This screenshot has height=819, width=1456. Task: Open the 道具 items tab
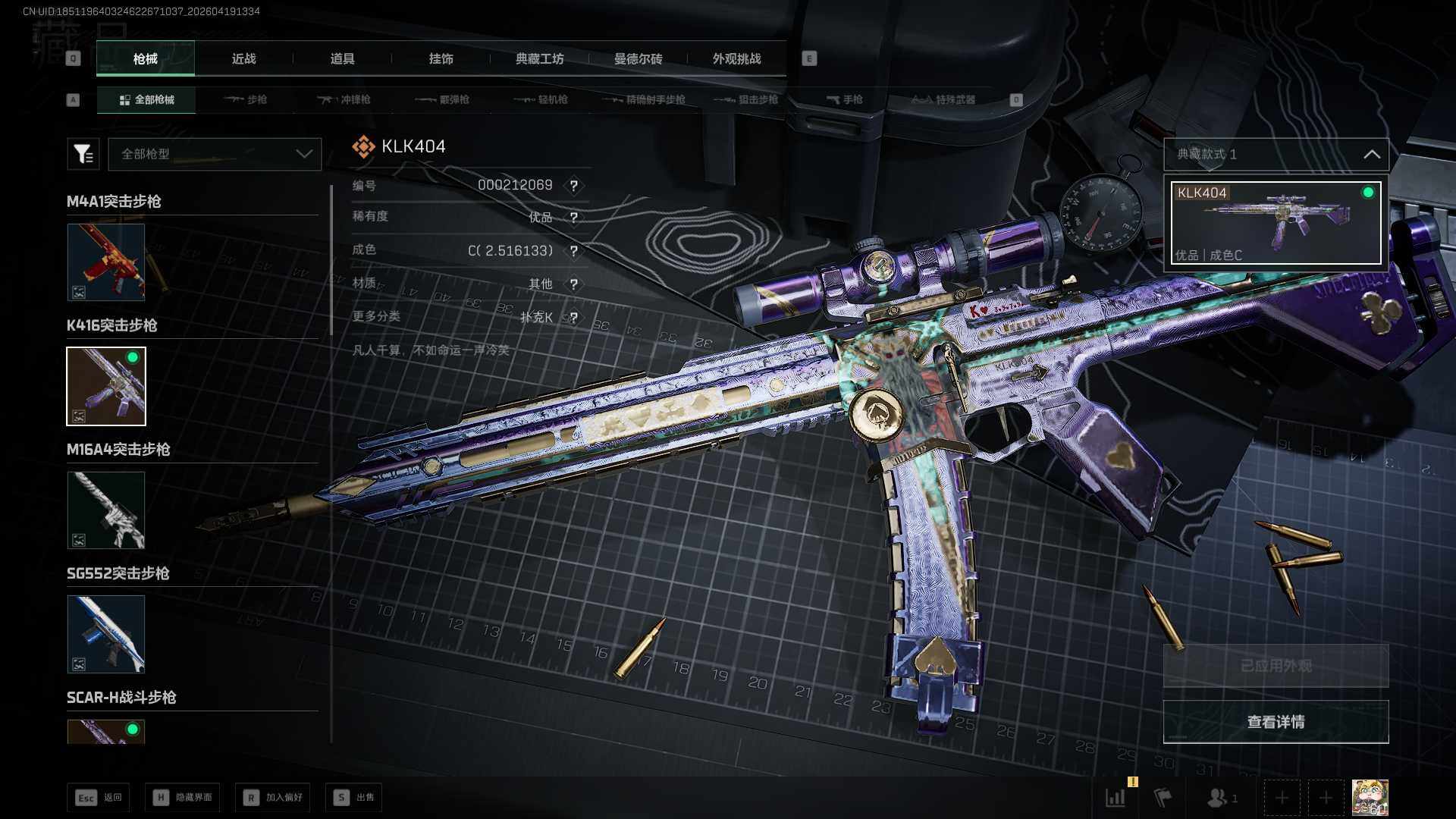(x=342, y=59)
